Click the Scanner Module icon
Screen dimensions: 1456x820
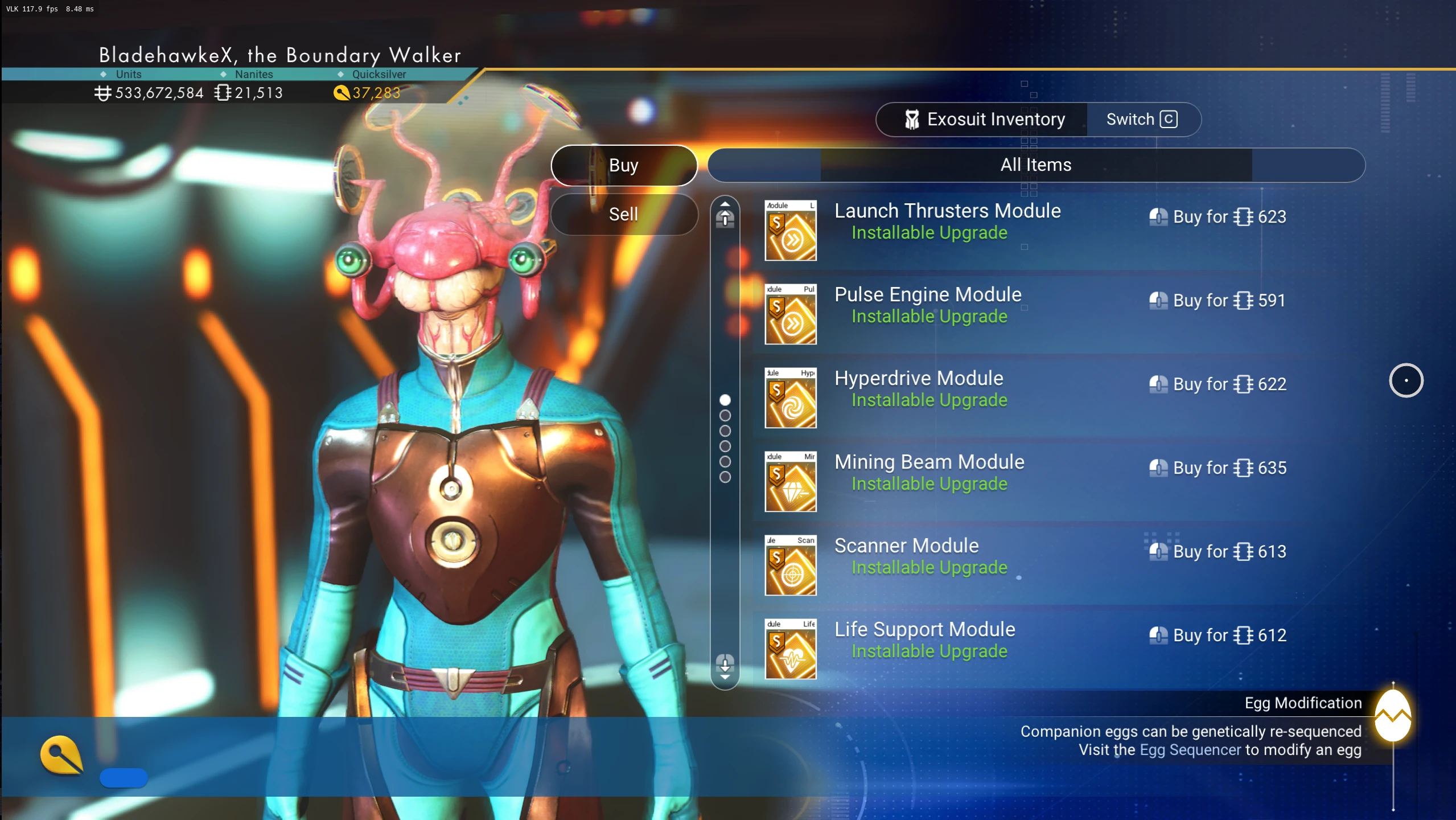(x=790, y=565)
